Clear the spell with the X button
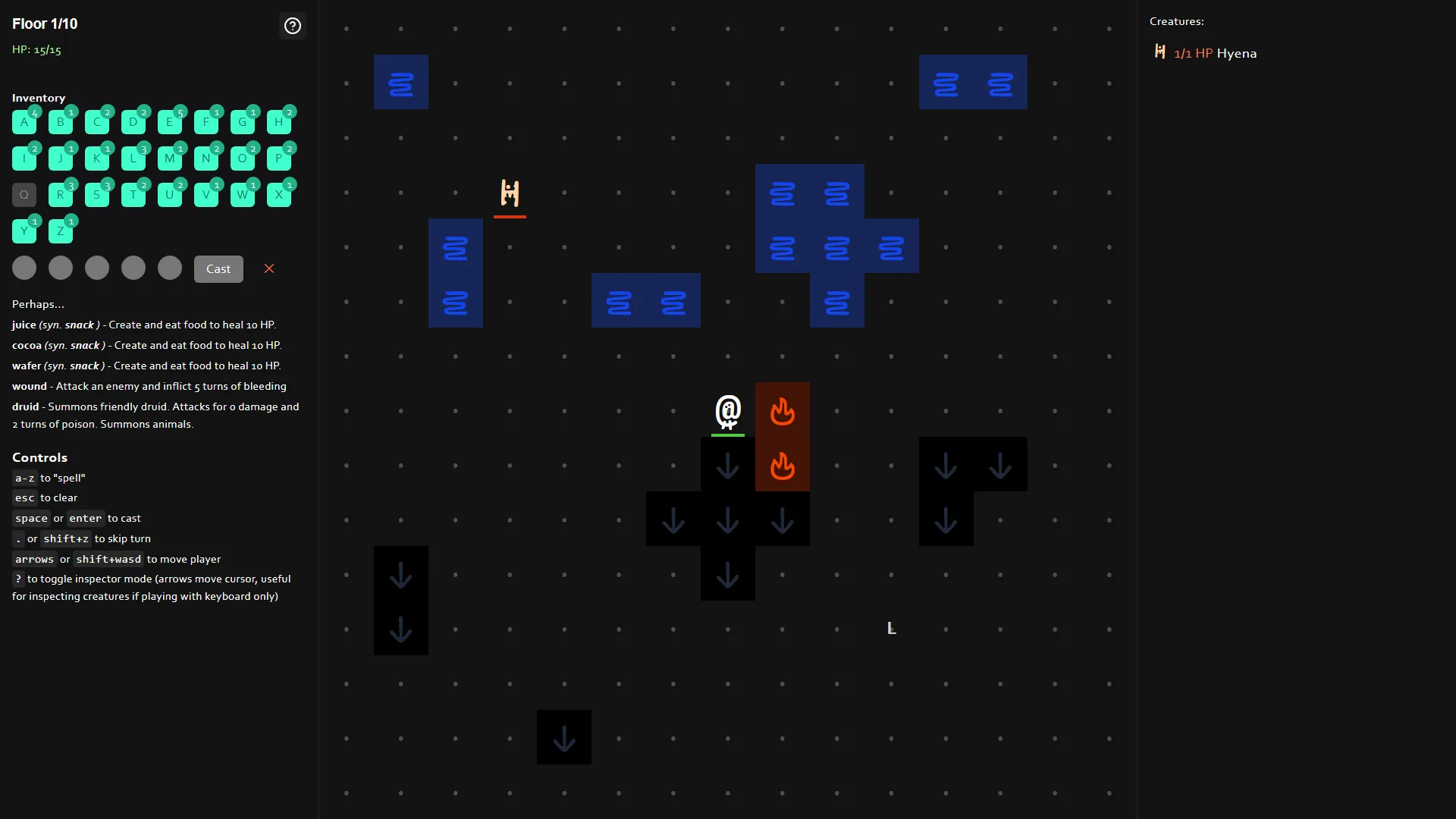Viewport: 1456px width, 819px height. click(x=269, y=268)
